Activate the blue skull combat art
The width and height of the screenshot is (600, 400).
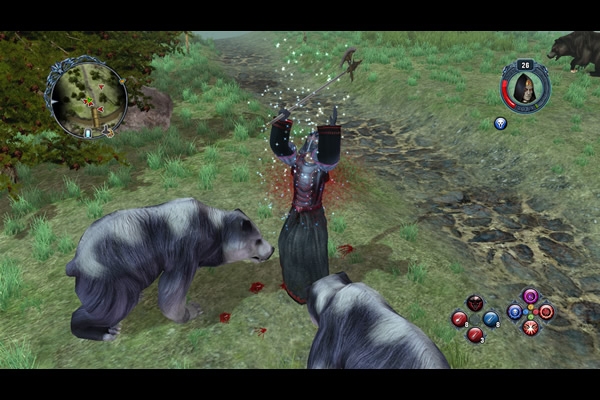click(x=514, y=312)
